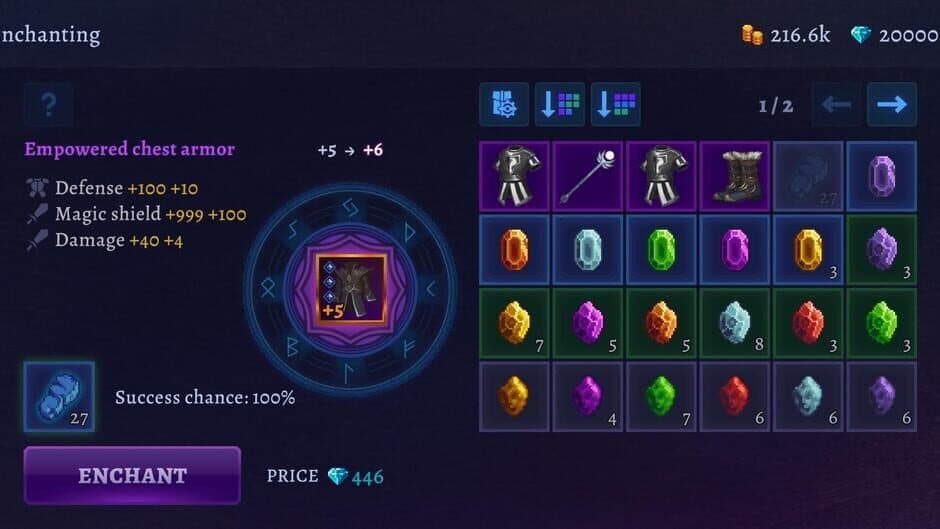Choose the small green gem stack of 7
Image resolution: width=940 pixels, height=529 pixels.
661,396
